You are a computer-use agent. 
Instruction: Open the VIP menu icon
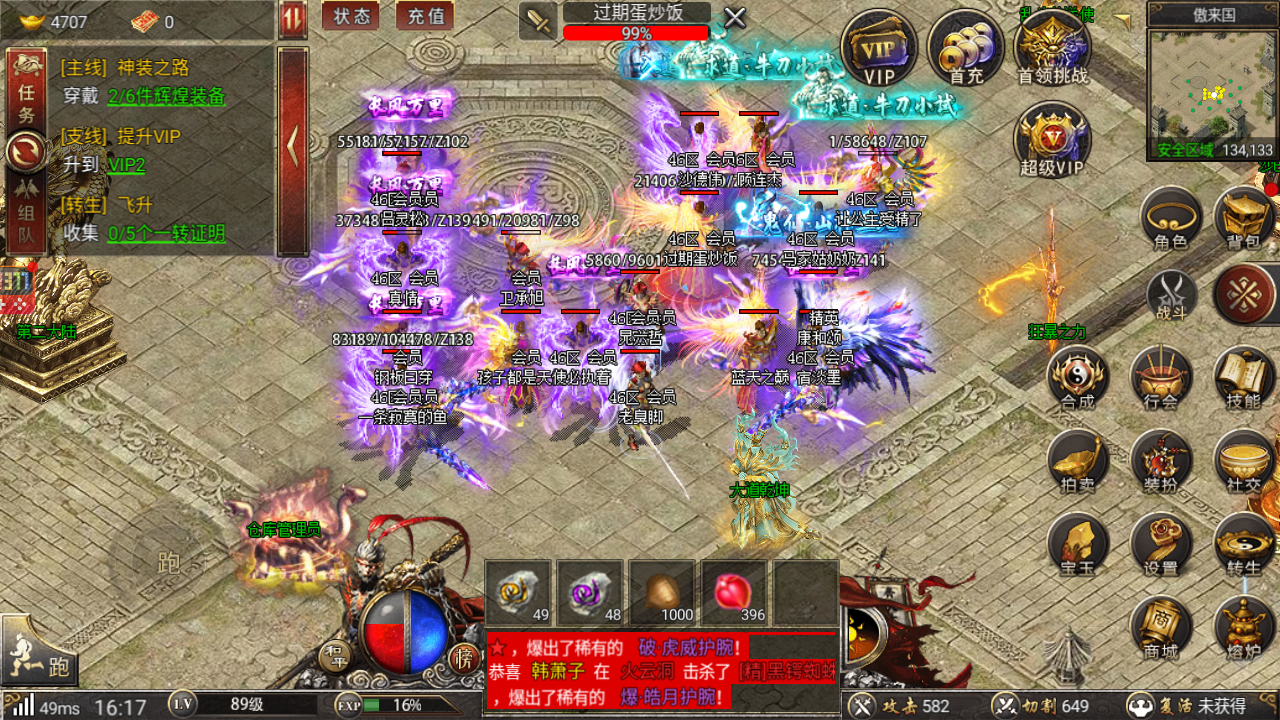click(x=879, y=48)
